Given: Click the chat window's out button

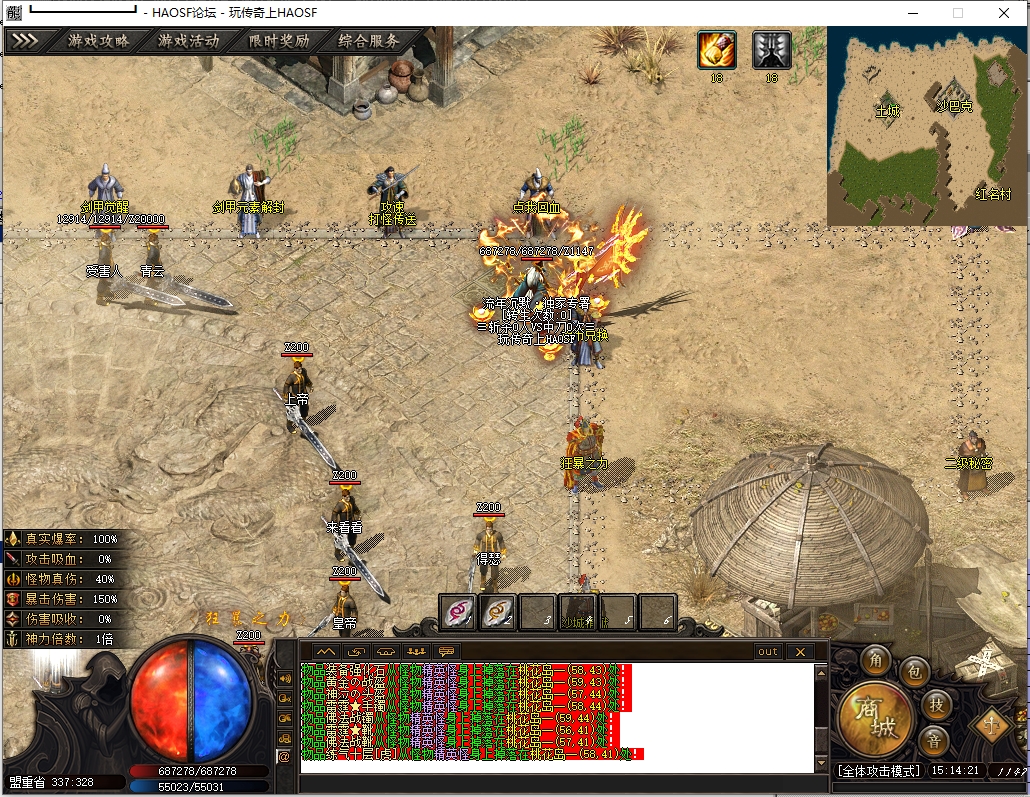Looking at the screenshot, I should pyautogui.click(x=767, y=652).
